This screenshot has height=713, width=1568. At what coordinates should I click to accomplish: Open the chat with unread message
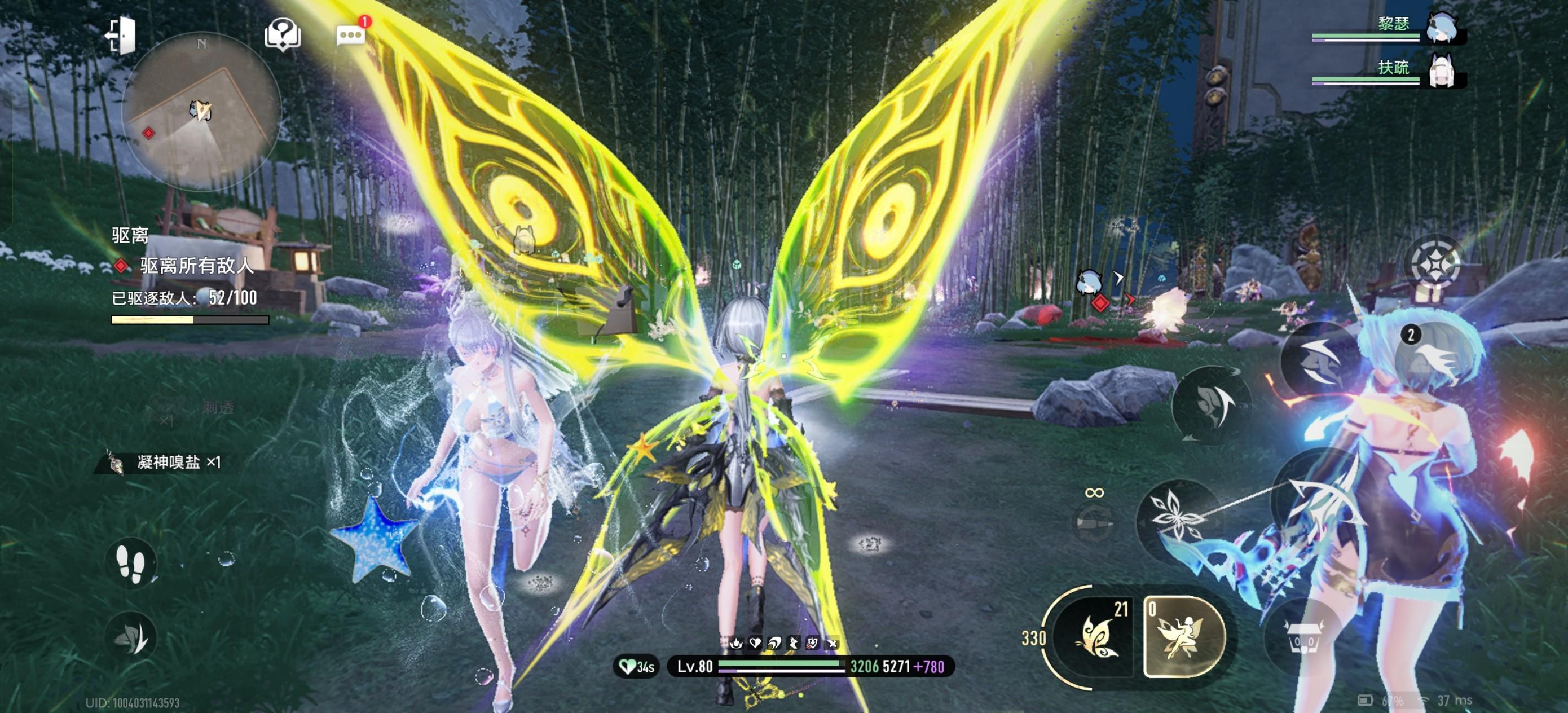point(351,35)
